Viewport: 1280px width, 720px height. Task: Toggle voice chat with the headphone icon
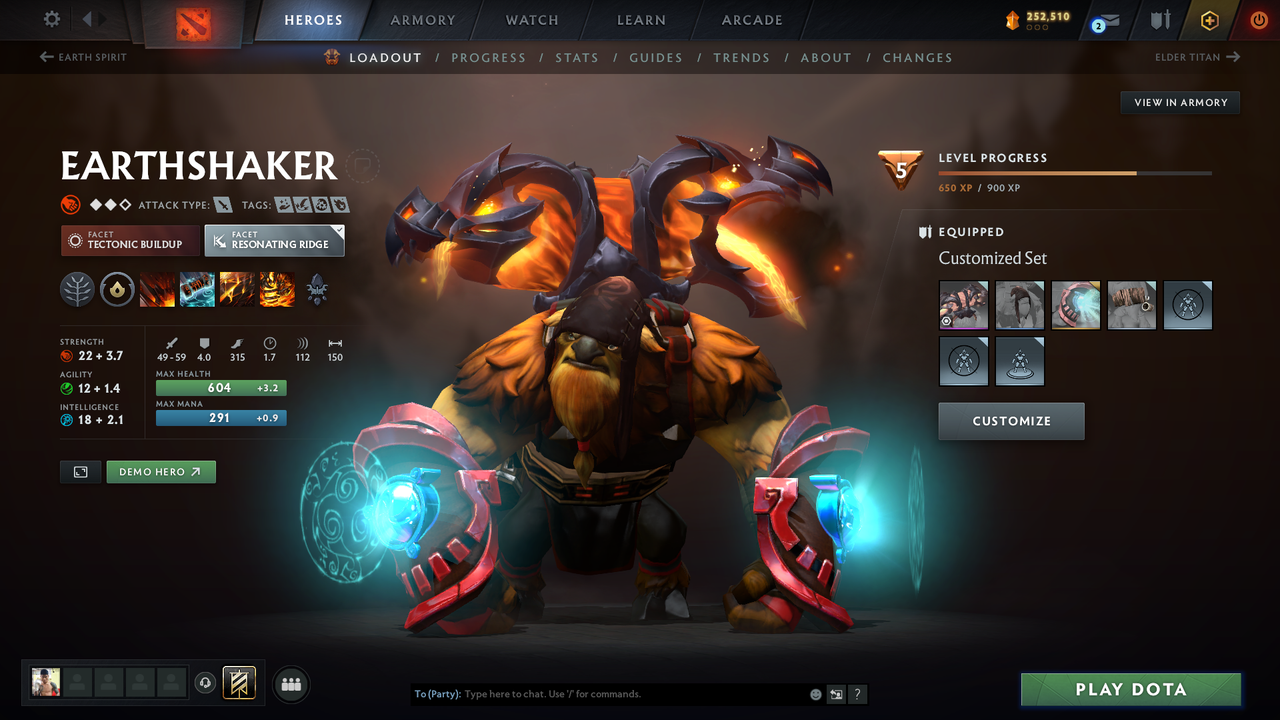(x=207, y=683)
